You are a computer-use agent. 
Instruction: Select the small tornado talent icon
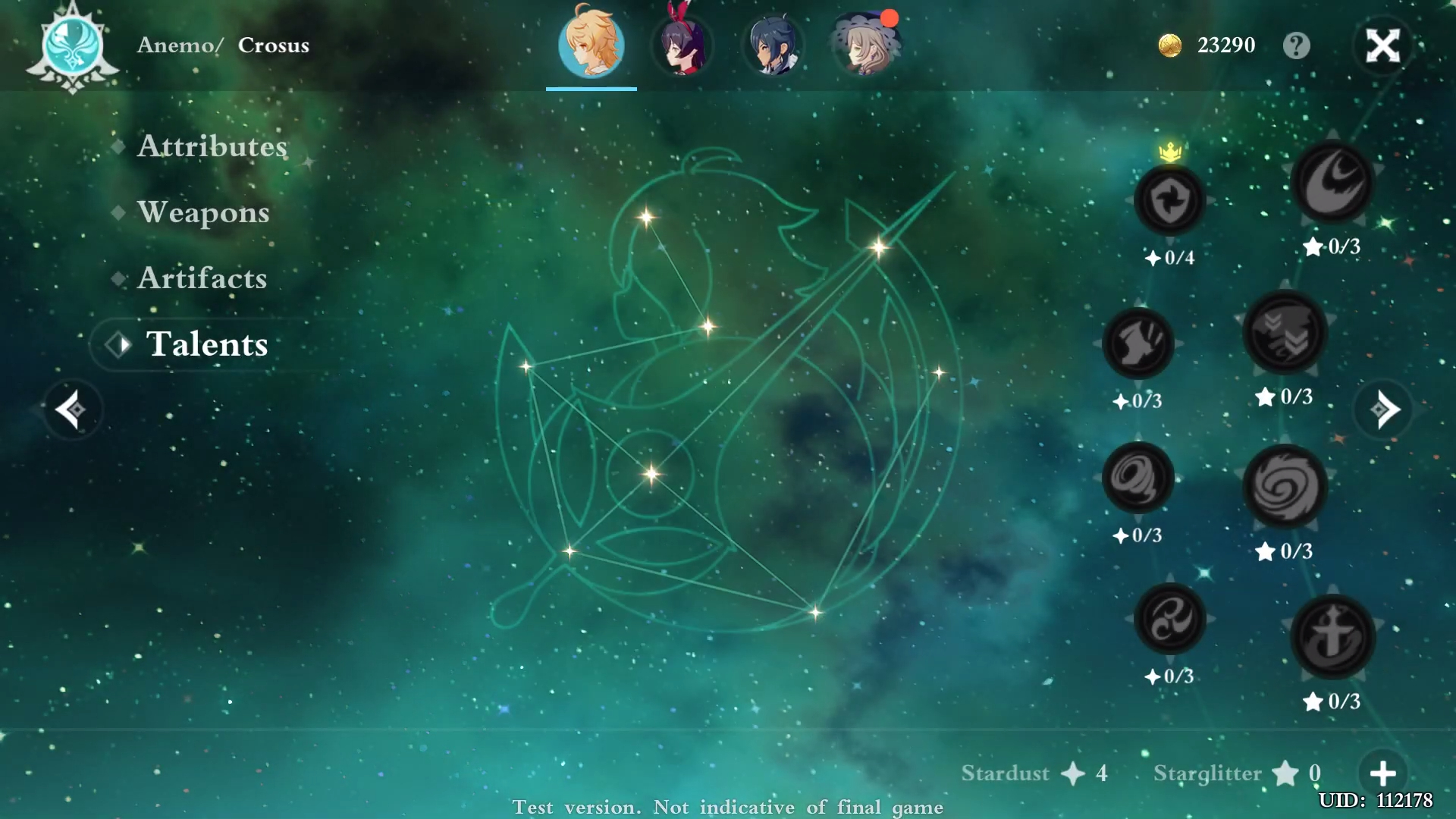click(1137, 475)
